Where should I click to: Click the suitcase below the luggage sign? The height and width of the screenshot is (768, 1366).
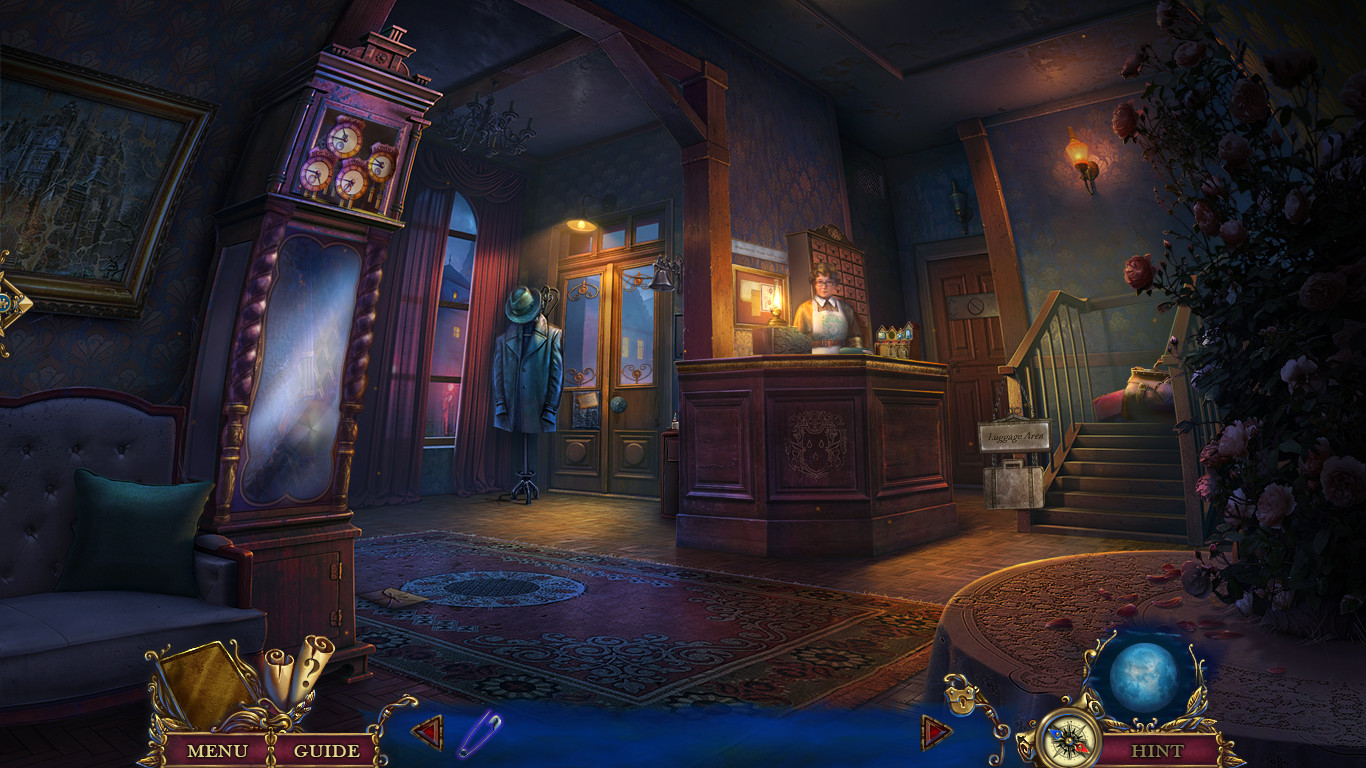[1013, 488]
